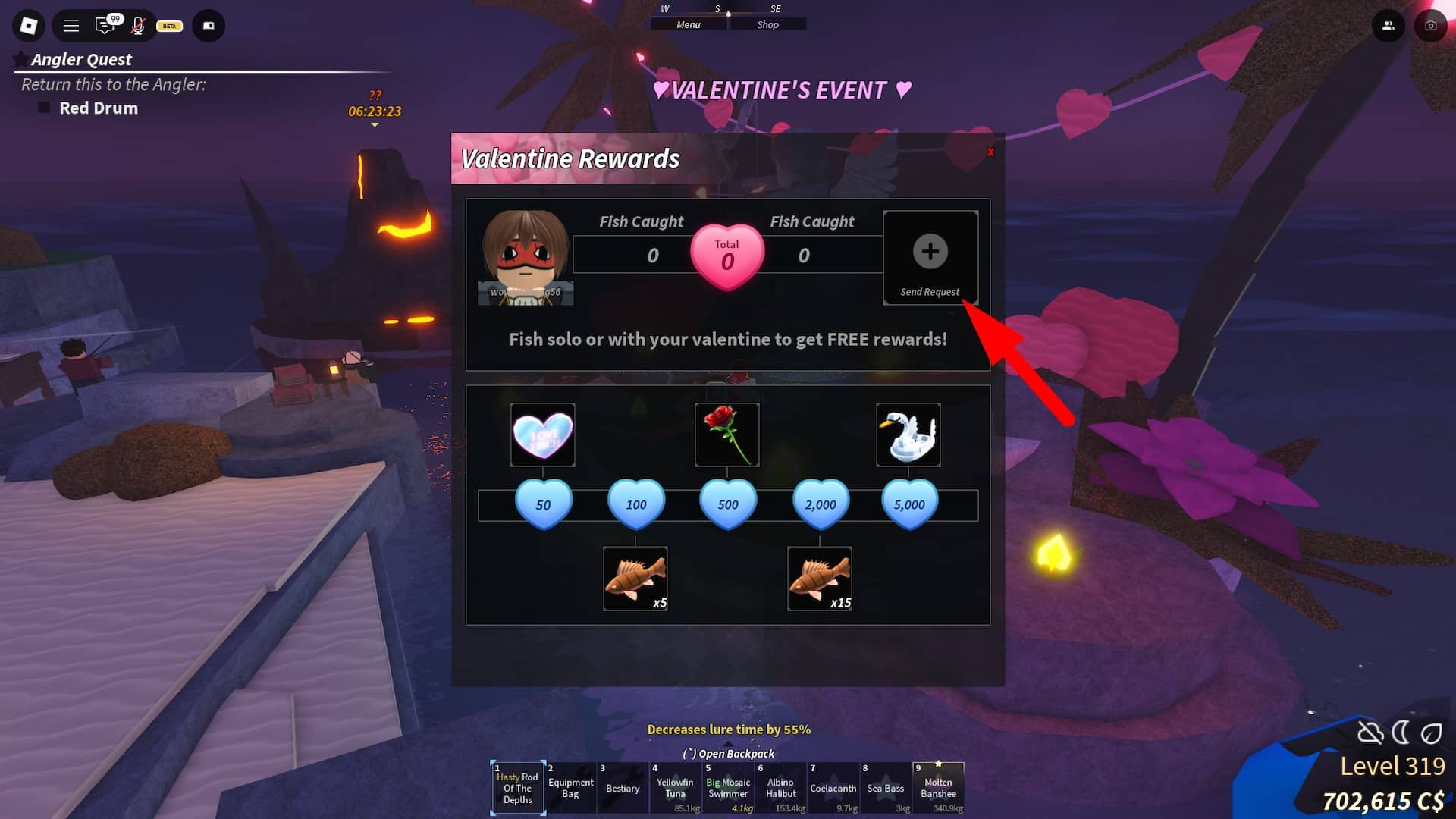Open Shop from the compass bar
Image resolution: width=1456 pixels, height=819 pixels.
point(768,24)
